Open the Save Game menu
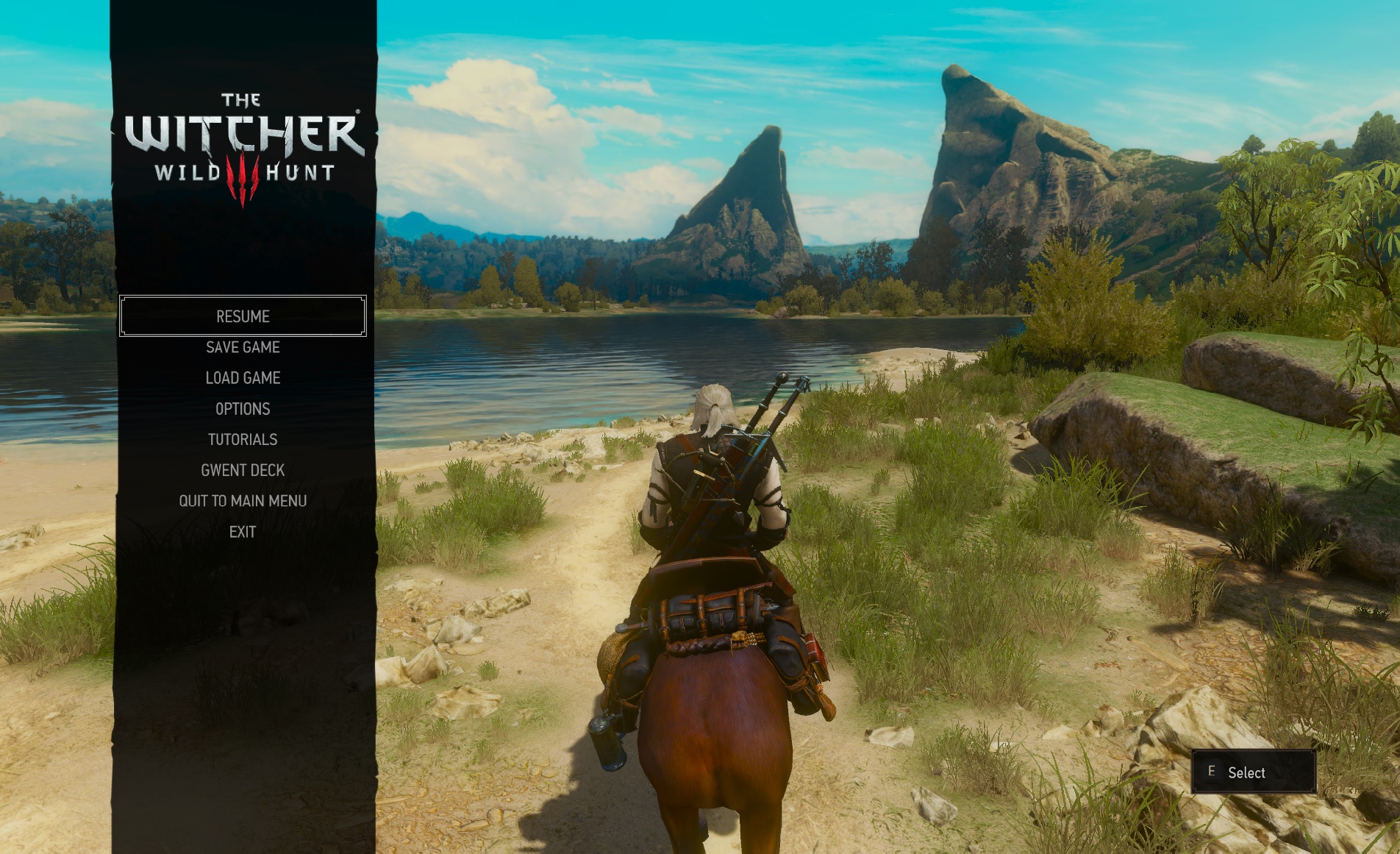 (x=243, y=347)
